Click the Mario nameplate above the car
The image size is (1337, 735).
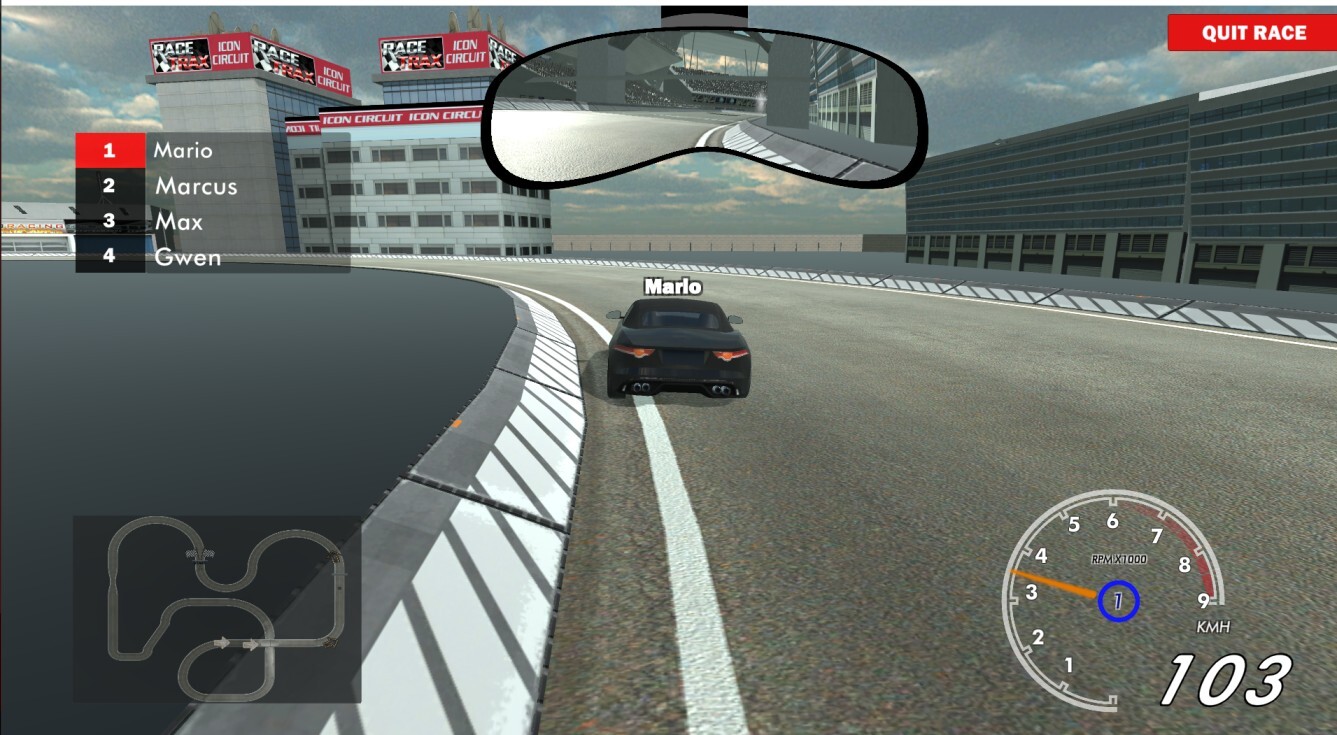tap(672, 286)
